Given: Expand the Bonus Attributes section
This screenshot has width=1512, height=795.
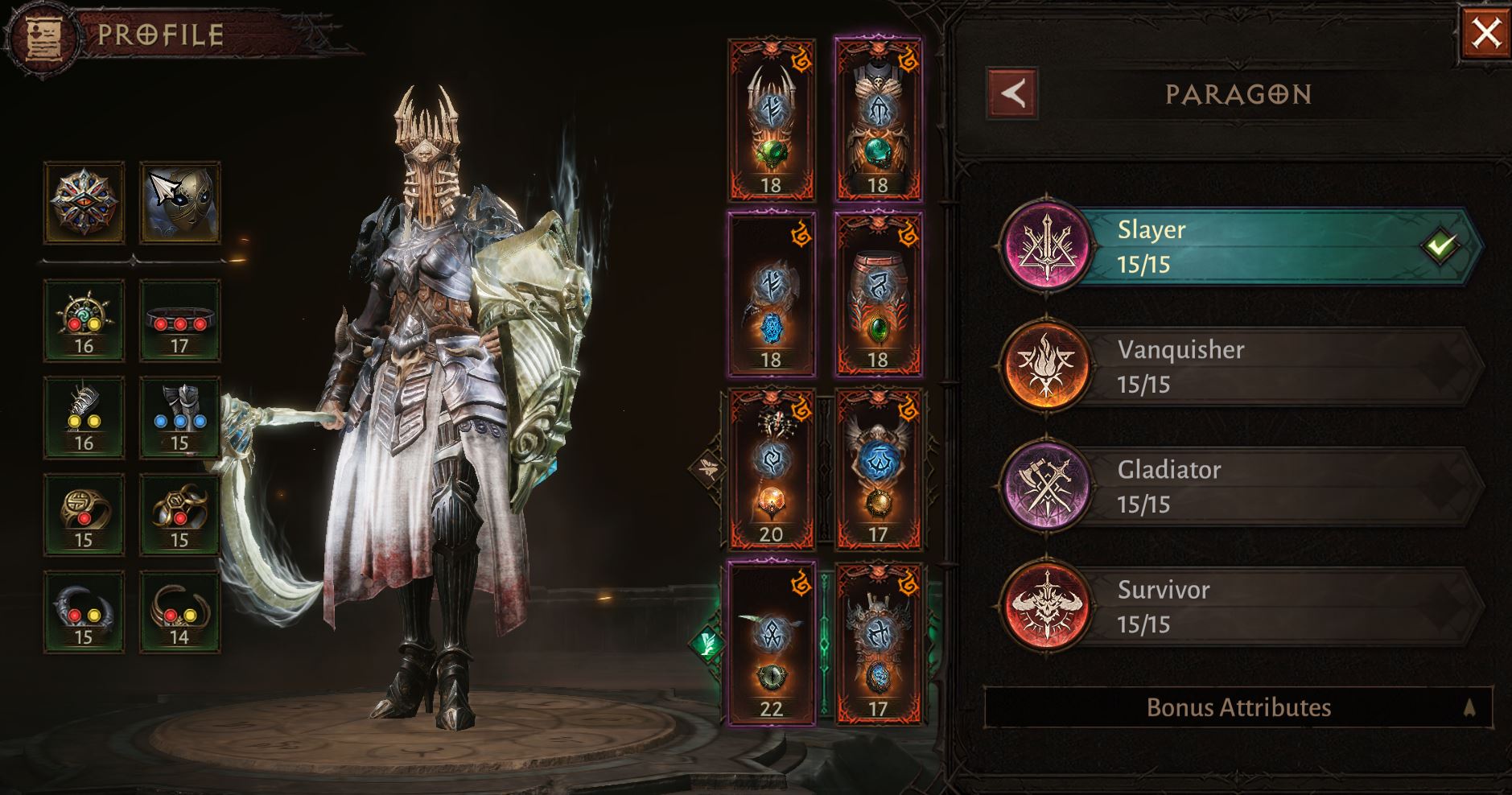Looking at the screenshot, I should tap(1238, 707).
